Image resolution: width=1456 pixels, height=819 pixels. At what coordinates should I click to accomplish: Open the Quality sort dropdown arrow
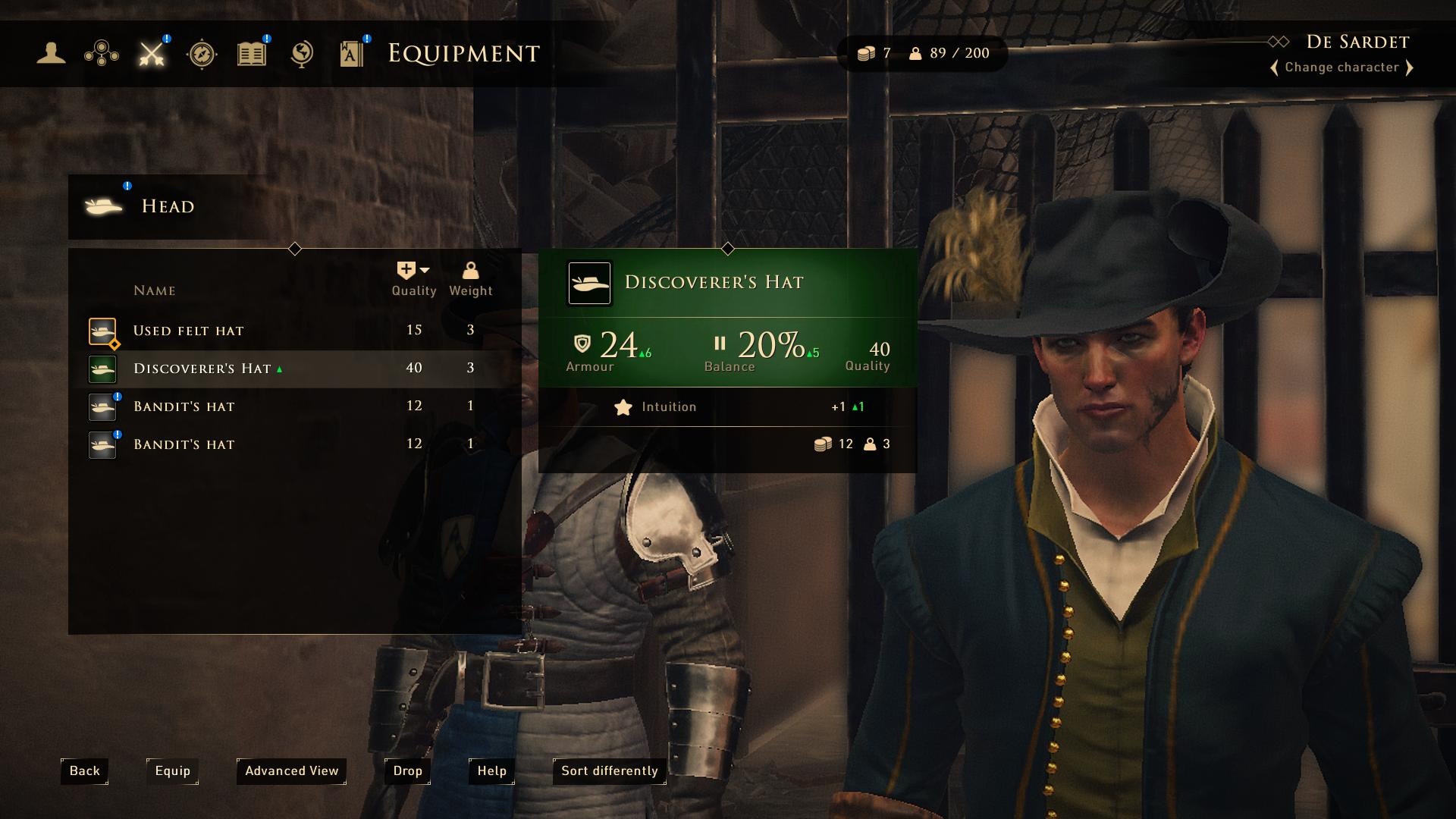click(425, 270)
